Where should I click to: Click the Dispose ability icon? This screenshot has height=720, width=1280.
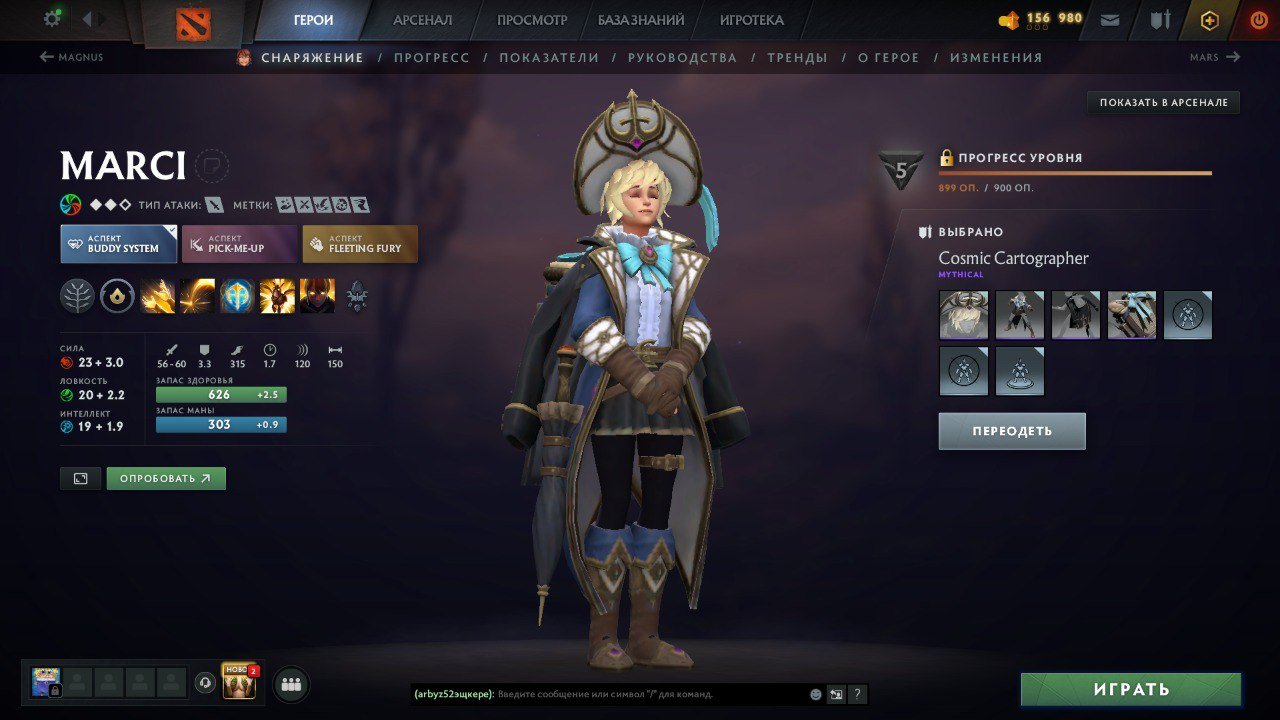coord(158,296)
